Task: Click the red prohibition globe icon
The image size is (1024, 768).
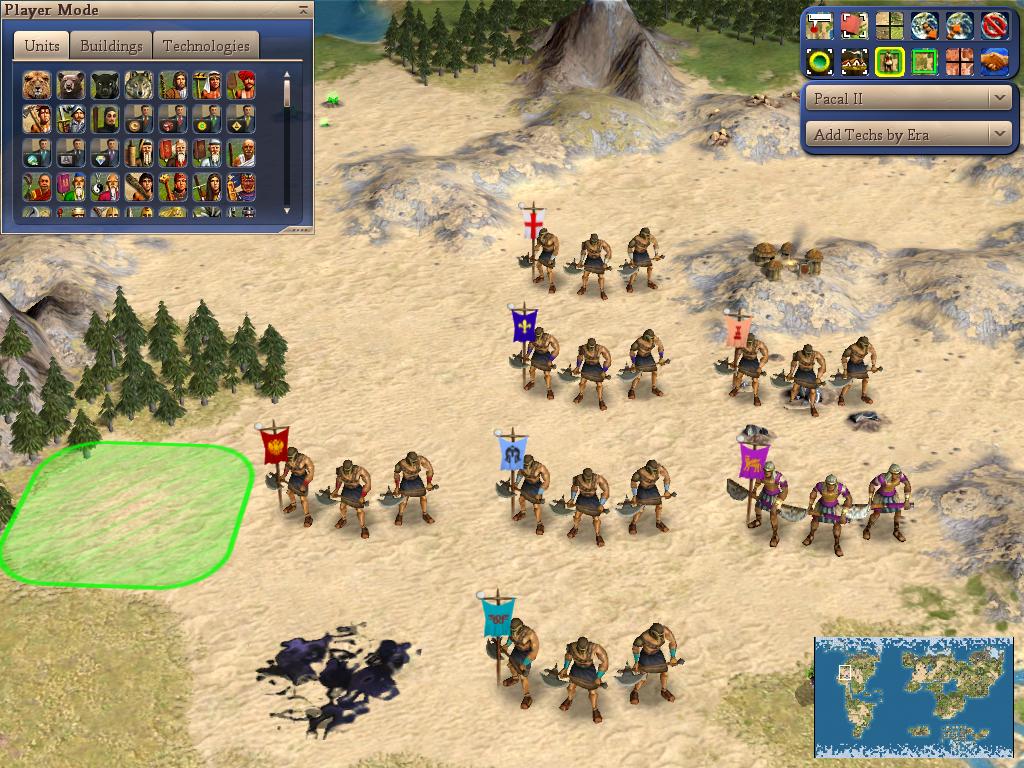Action: pos(993,25)
